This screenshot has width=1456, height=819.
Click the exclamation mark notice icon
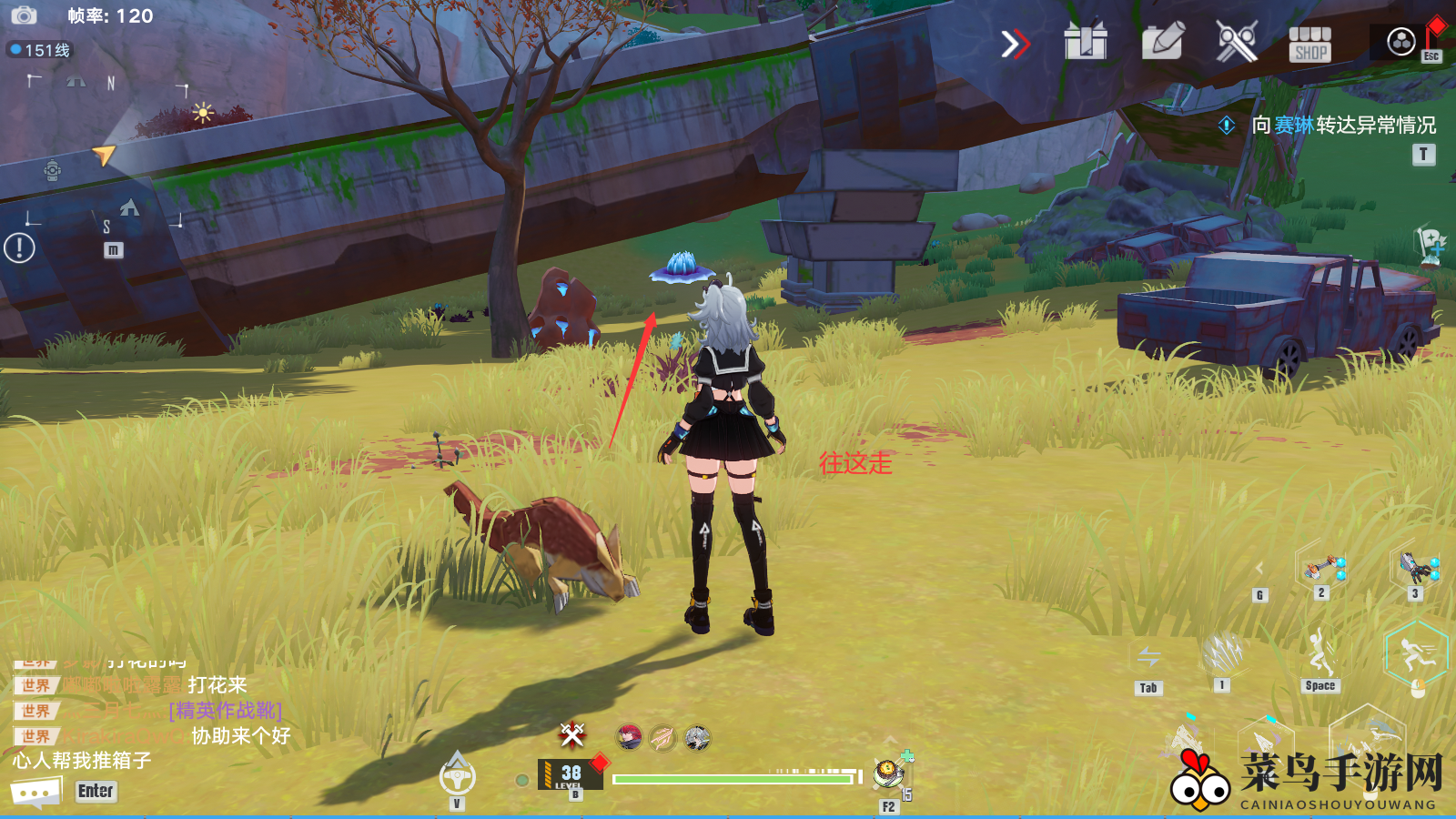point(19,248)
